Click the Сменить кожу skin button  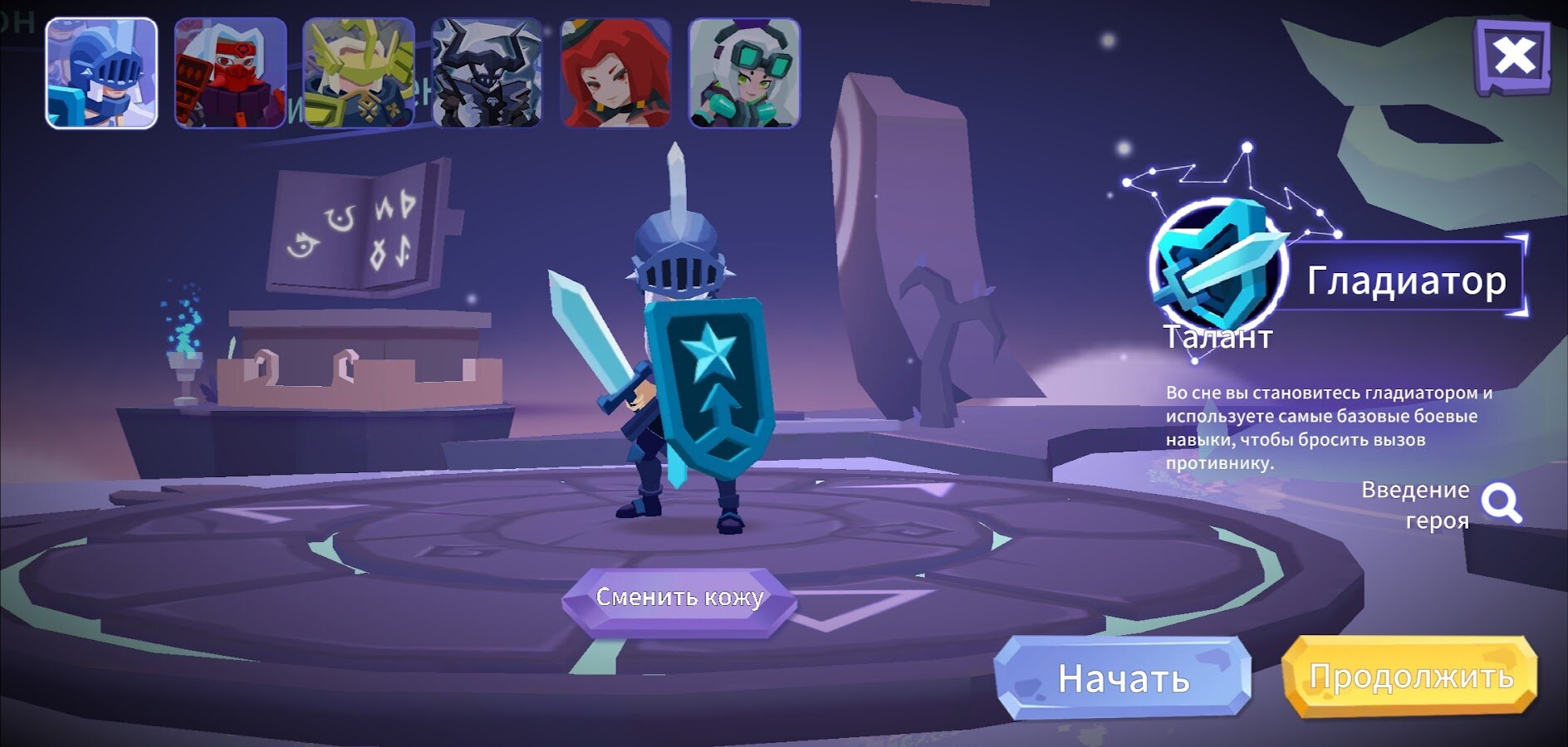tap(679, 598)
